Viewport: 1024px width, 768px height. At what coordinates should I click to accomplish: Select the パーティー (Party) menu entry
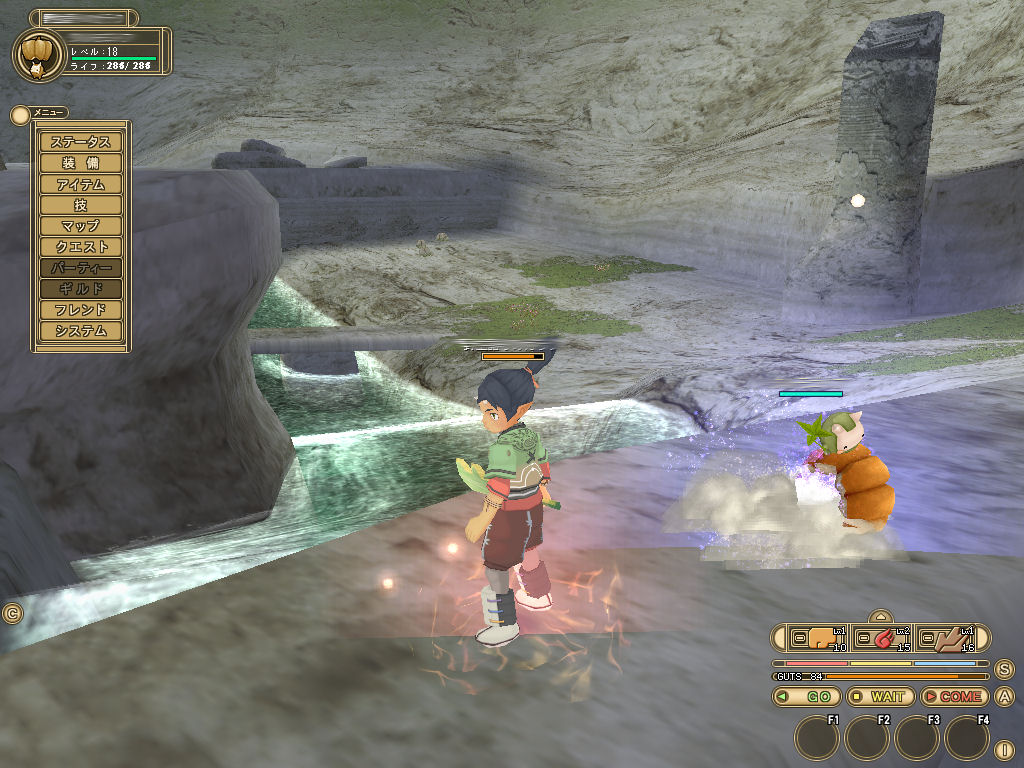[81, 268]
